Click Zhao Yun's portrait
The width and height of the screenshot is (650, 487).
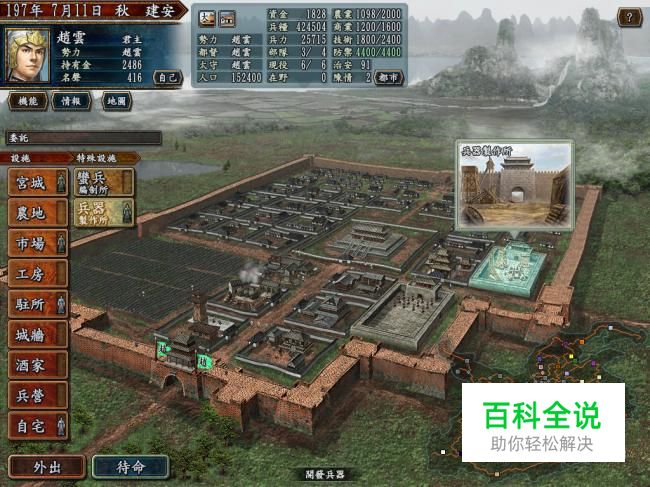pos(27,54)
